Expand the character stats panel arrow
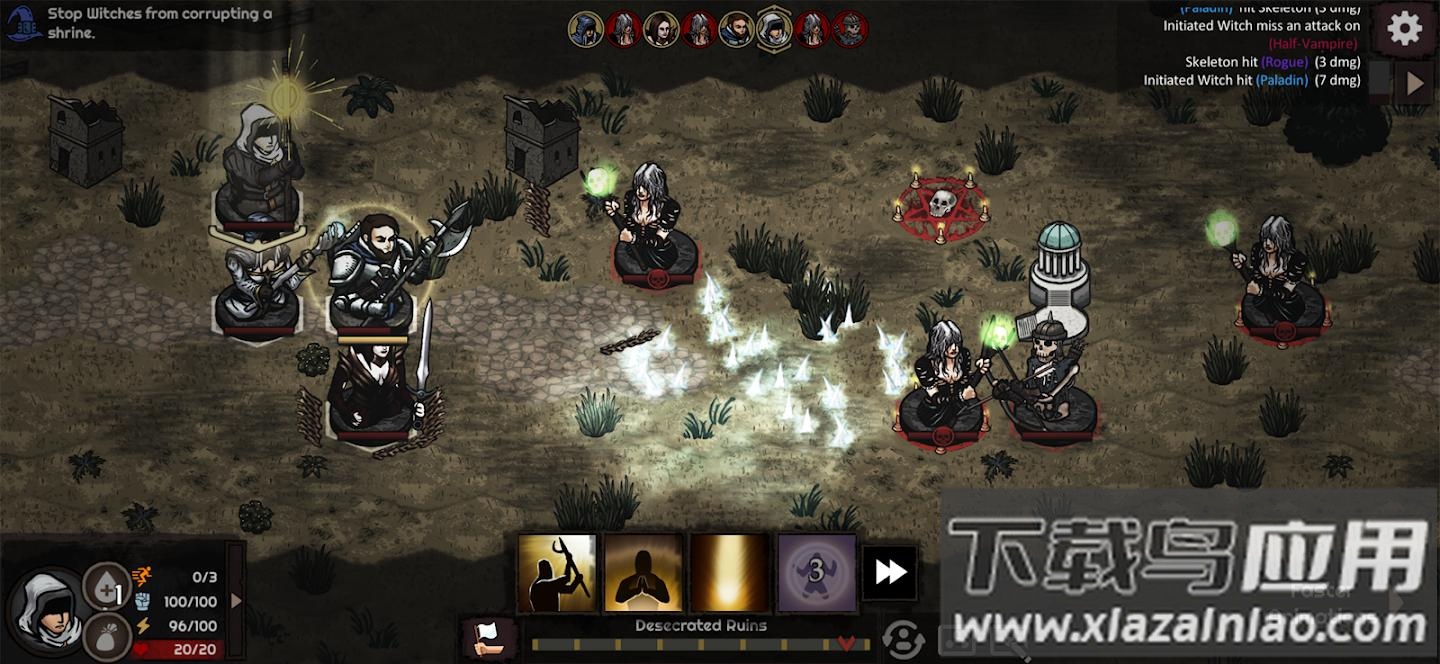 click(x=236, y=601)
